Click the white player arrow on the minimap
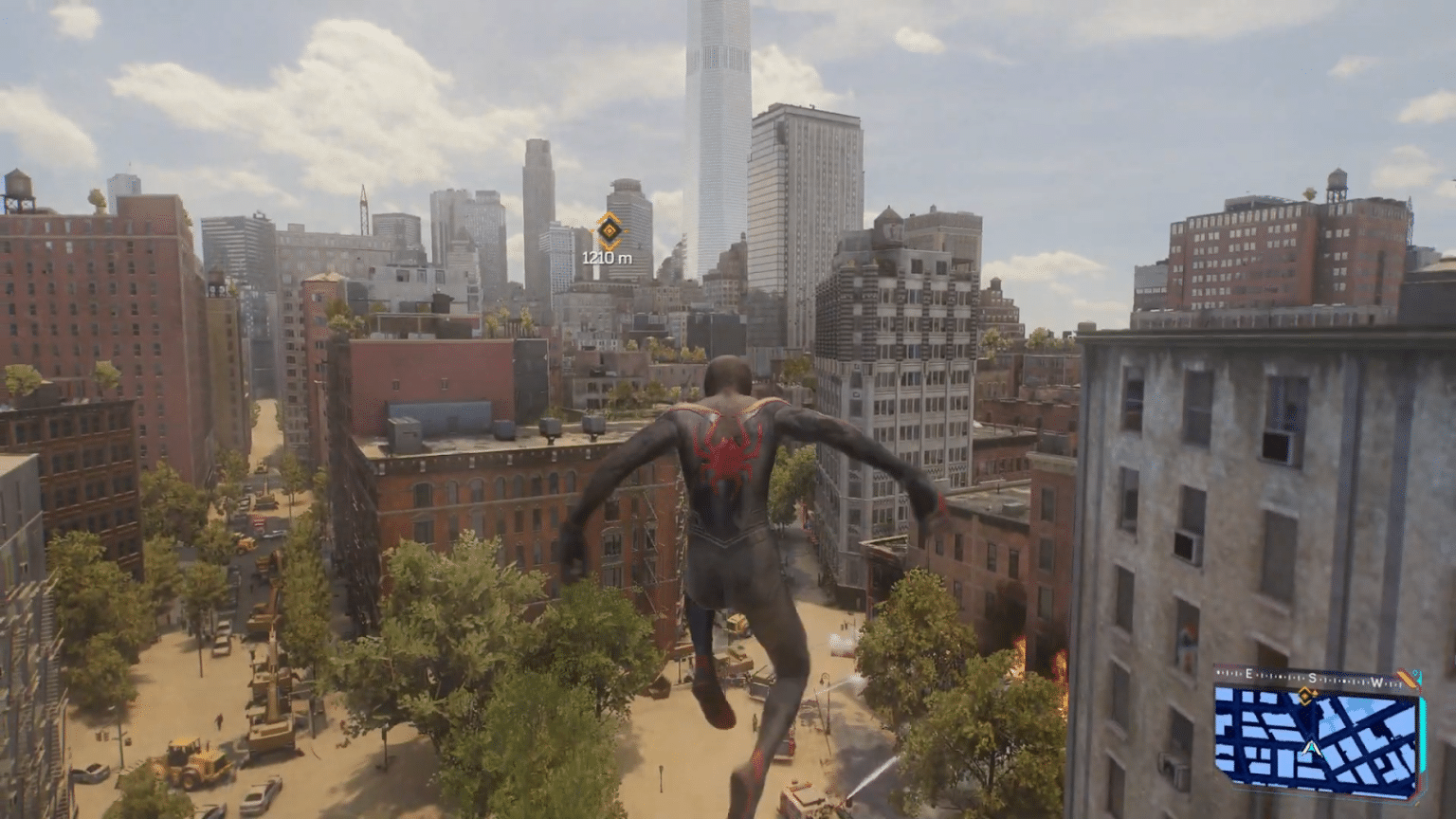Screen dimensions: 1456x819 (x=1312, y=747)
